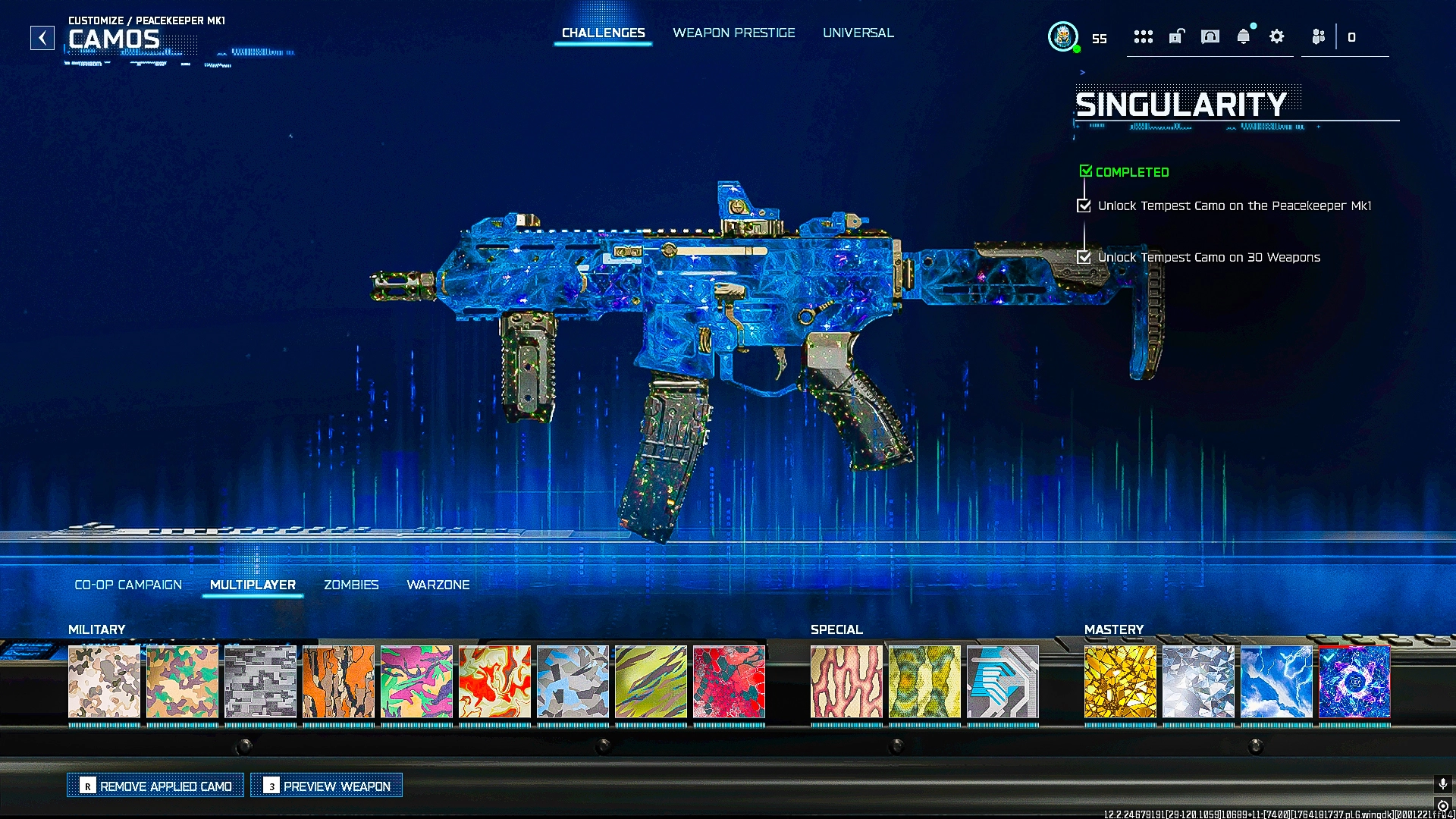Check the Unlock Tempest Camo on 30 Weapons box

point(1084,257)
